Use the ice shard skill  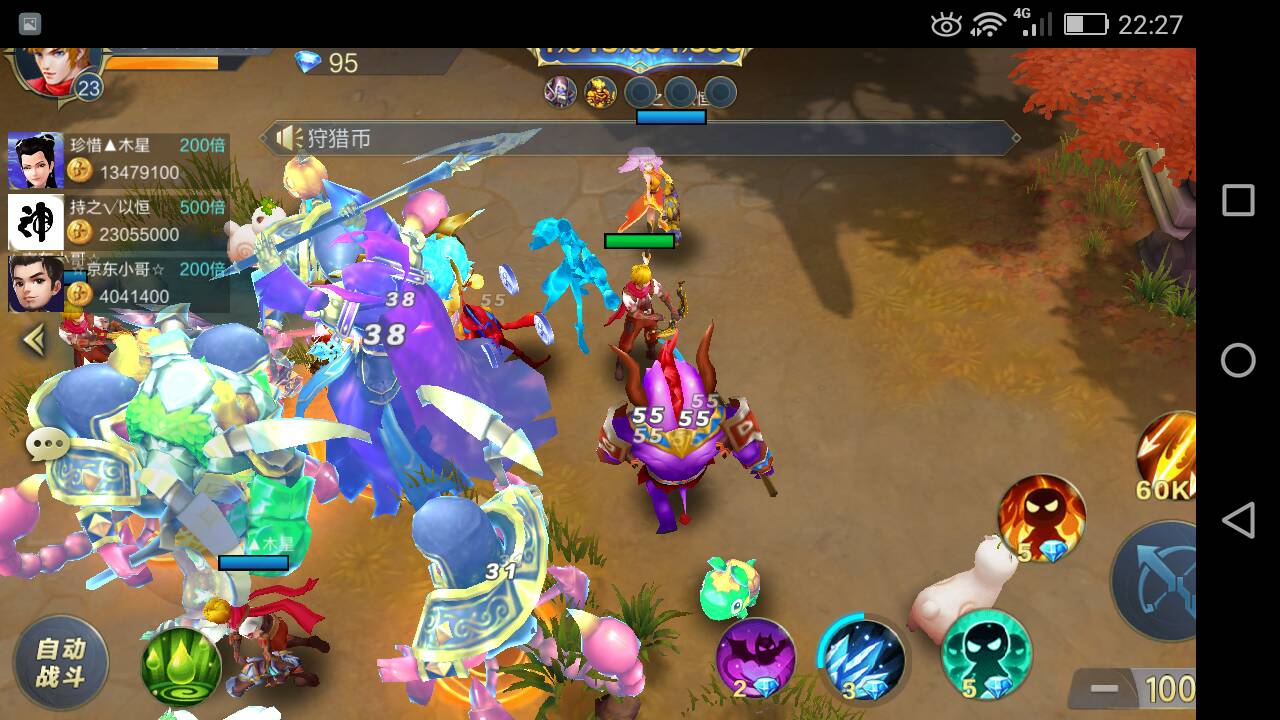click(x=862, y=657)
